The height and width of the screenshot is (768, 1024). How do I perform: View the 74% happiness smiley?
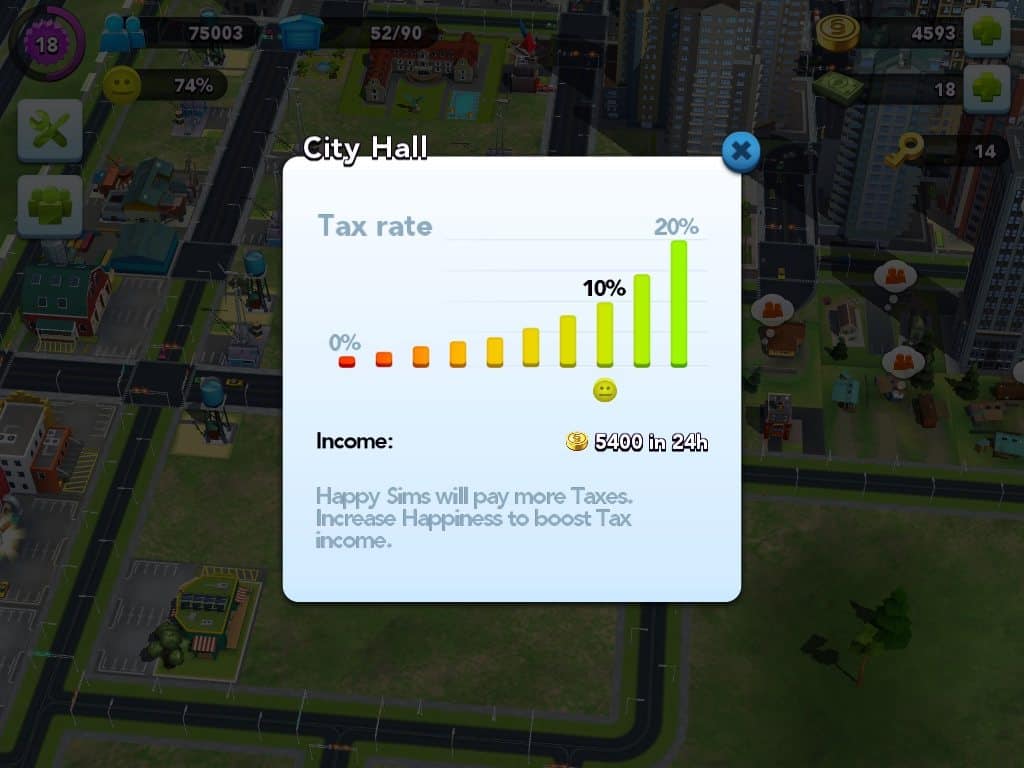click(121, 86)
